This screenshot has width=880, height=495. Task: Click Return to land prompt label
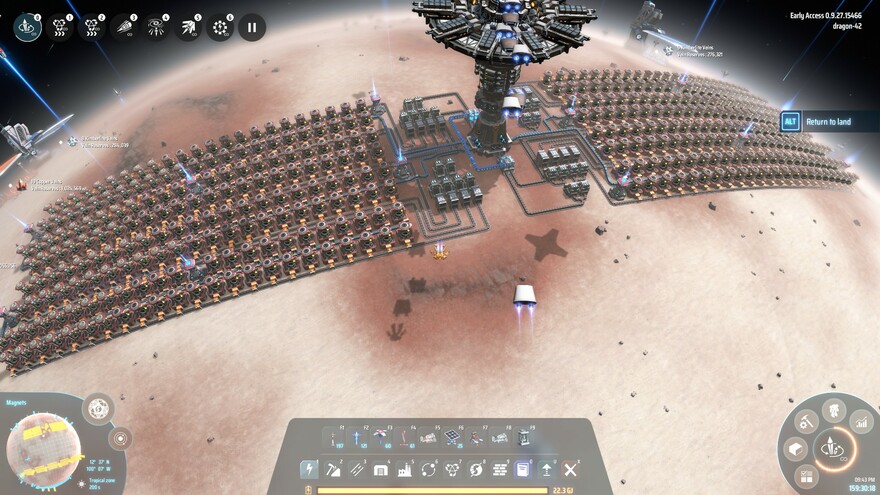[828, 122]
